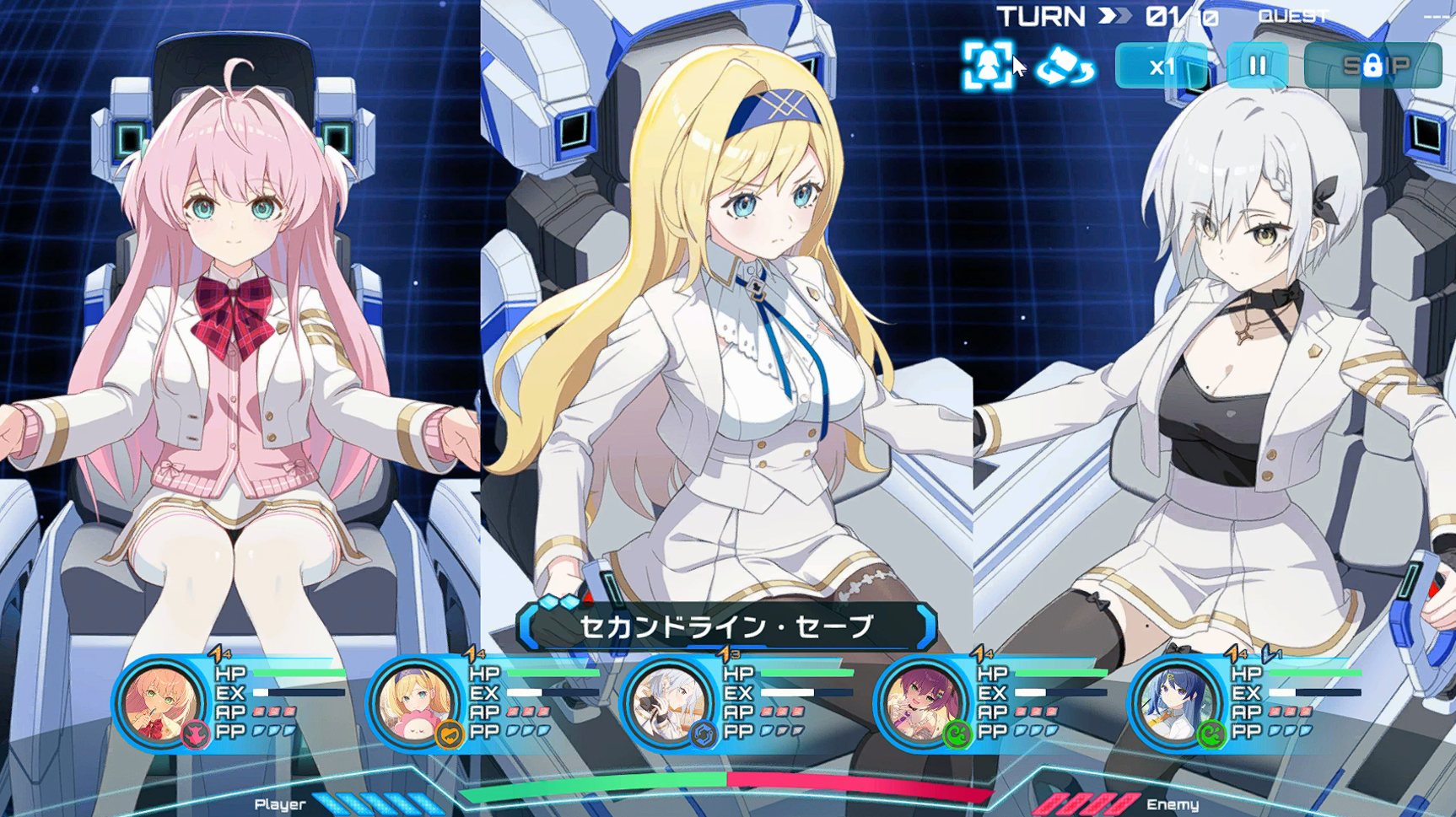Click the character focus frame icon
This screenshot has height=817, width=1456.
[x=989, y=65]
